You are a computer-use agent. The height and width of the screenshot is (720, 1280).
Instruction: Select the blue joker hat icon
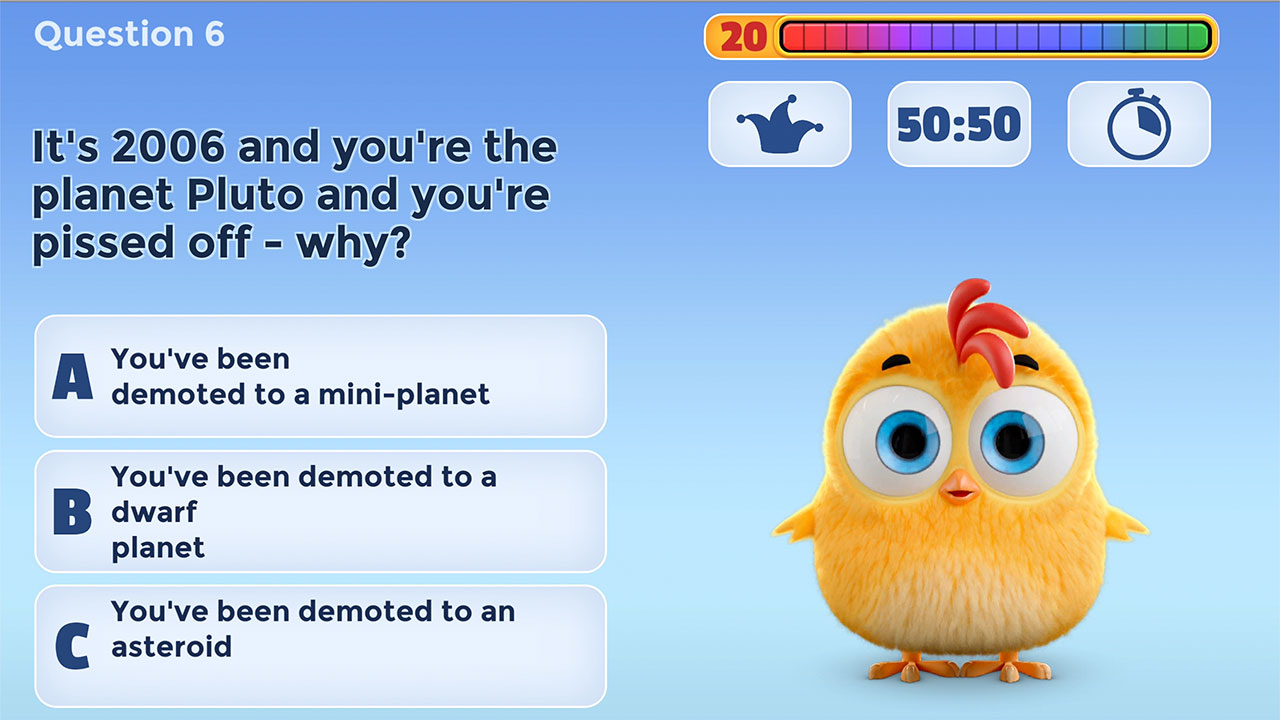coord(780,123)
